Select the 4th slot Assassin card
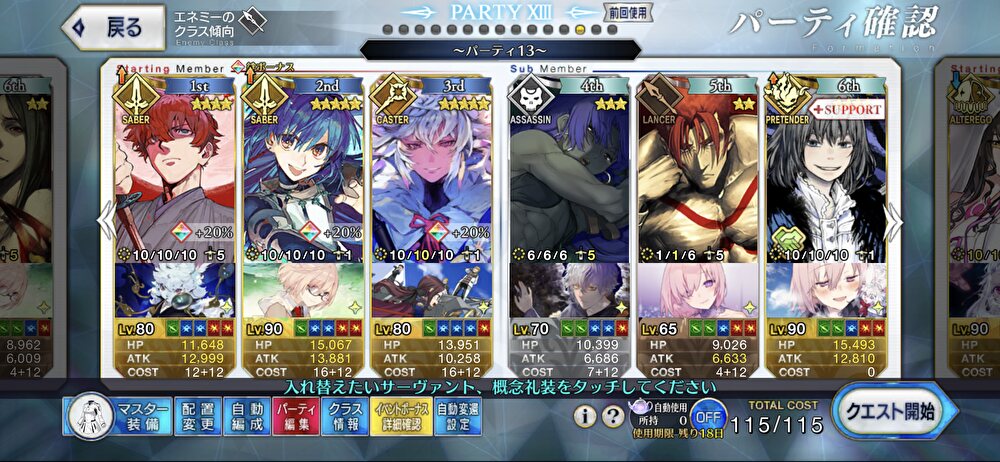The height and width of the screenshot is (462, 1000). (568, 180)
